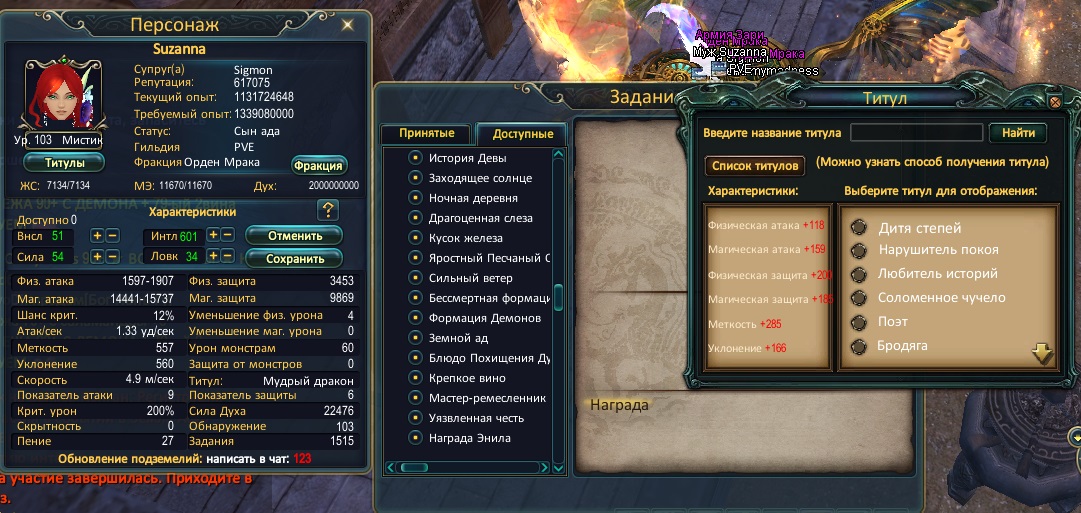Select the История Девы quest
1081x513 pixels.
tap(467, 158)
